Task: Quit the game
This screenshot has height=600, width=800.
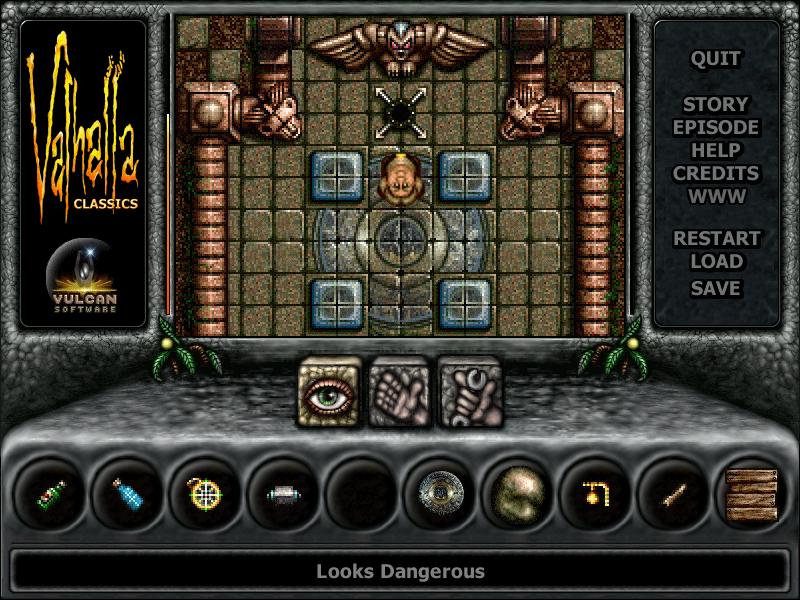Action: point(715,58)
